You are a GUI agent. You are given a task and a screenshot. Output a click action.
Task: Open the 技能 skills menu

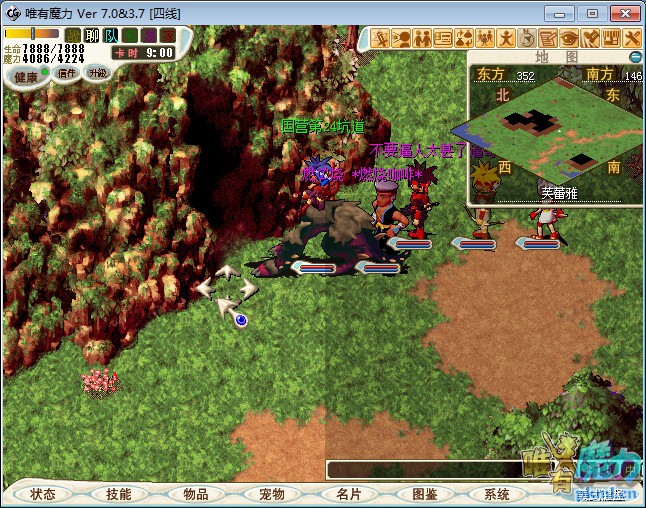tap(119, 494)
